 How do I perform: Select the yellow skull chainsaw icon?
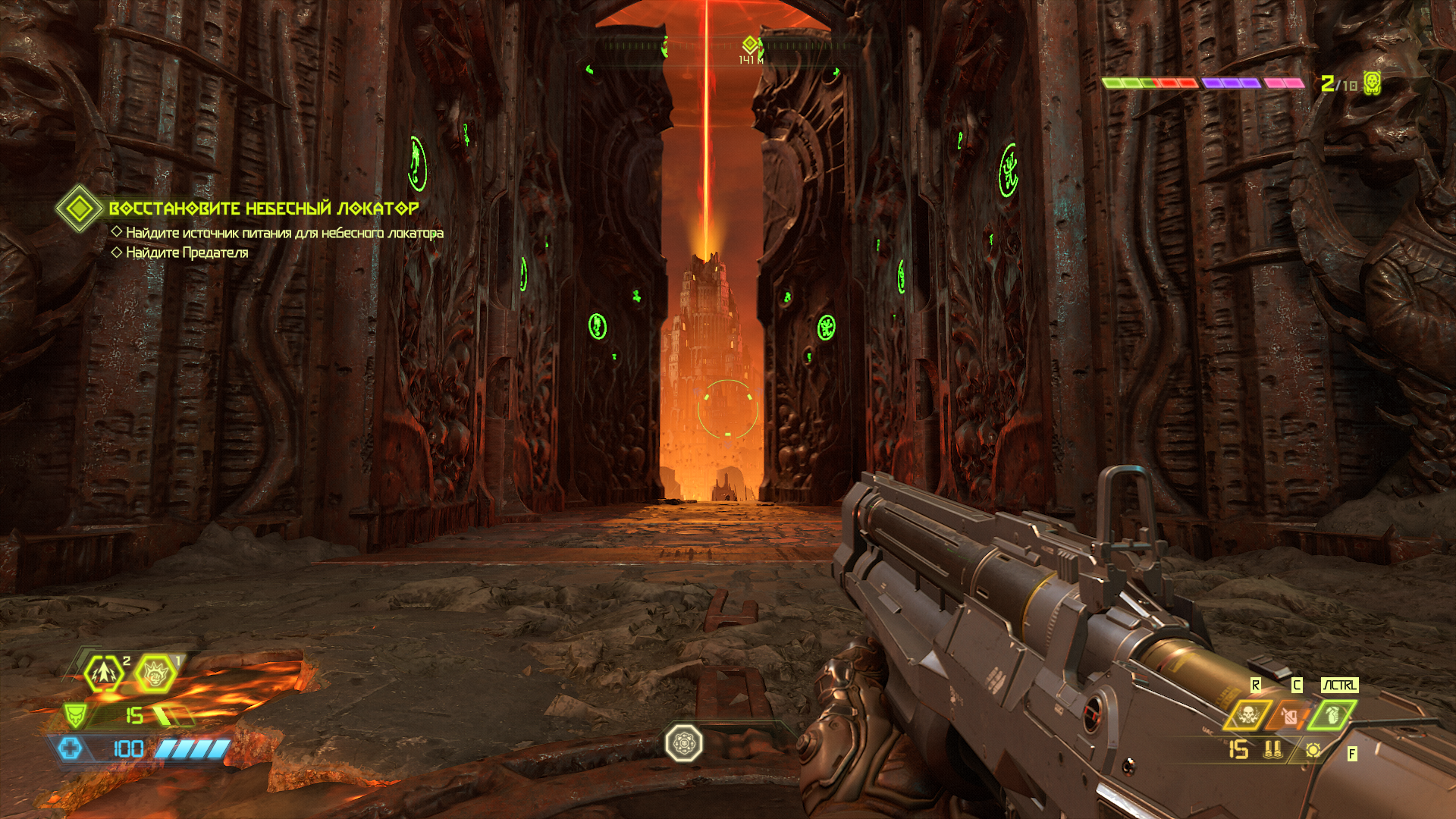[1247, 714]
